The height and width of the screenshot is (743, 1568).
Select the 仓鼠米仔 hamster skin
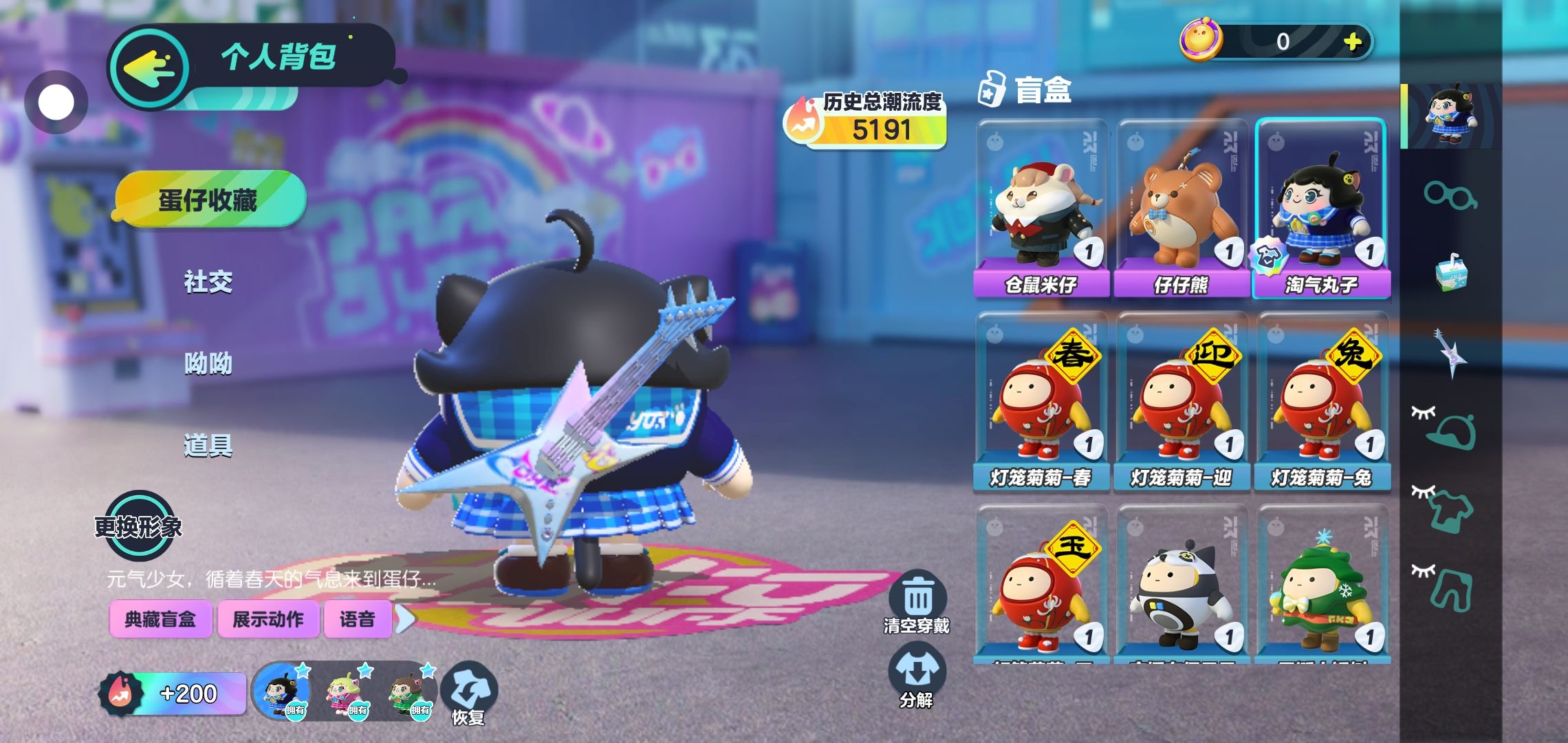(x=1041, y=208)
